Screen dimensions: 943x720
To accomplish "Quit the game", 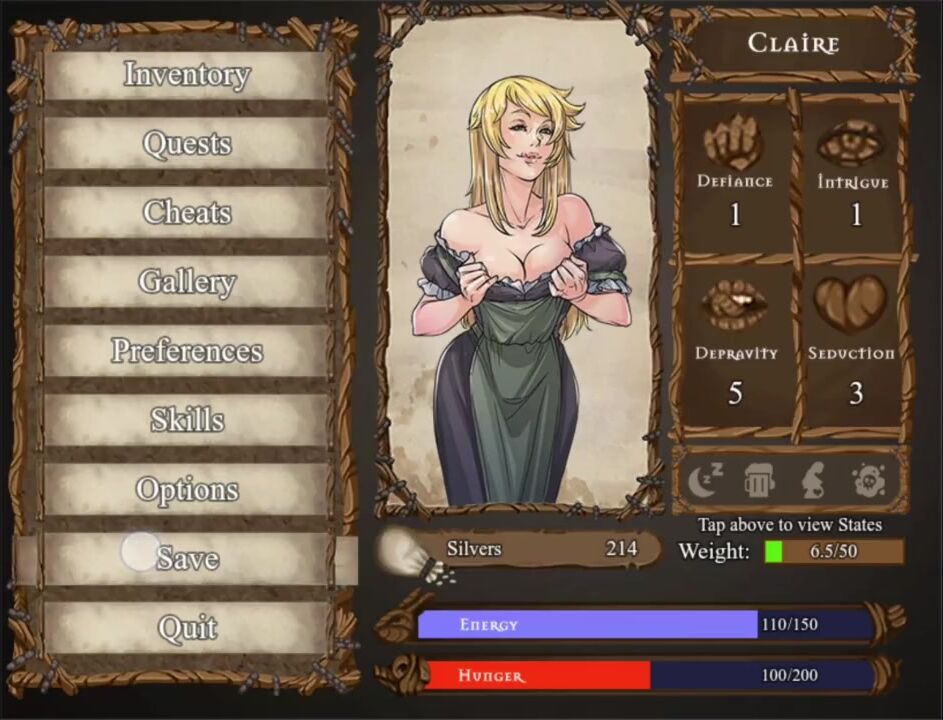I will point(186,628).
